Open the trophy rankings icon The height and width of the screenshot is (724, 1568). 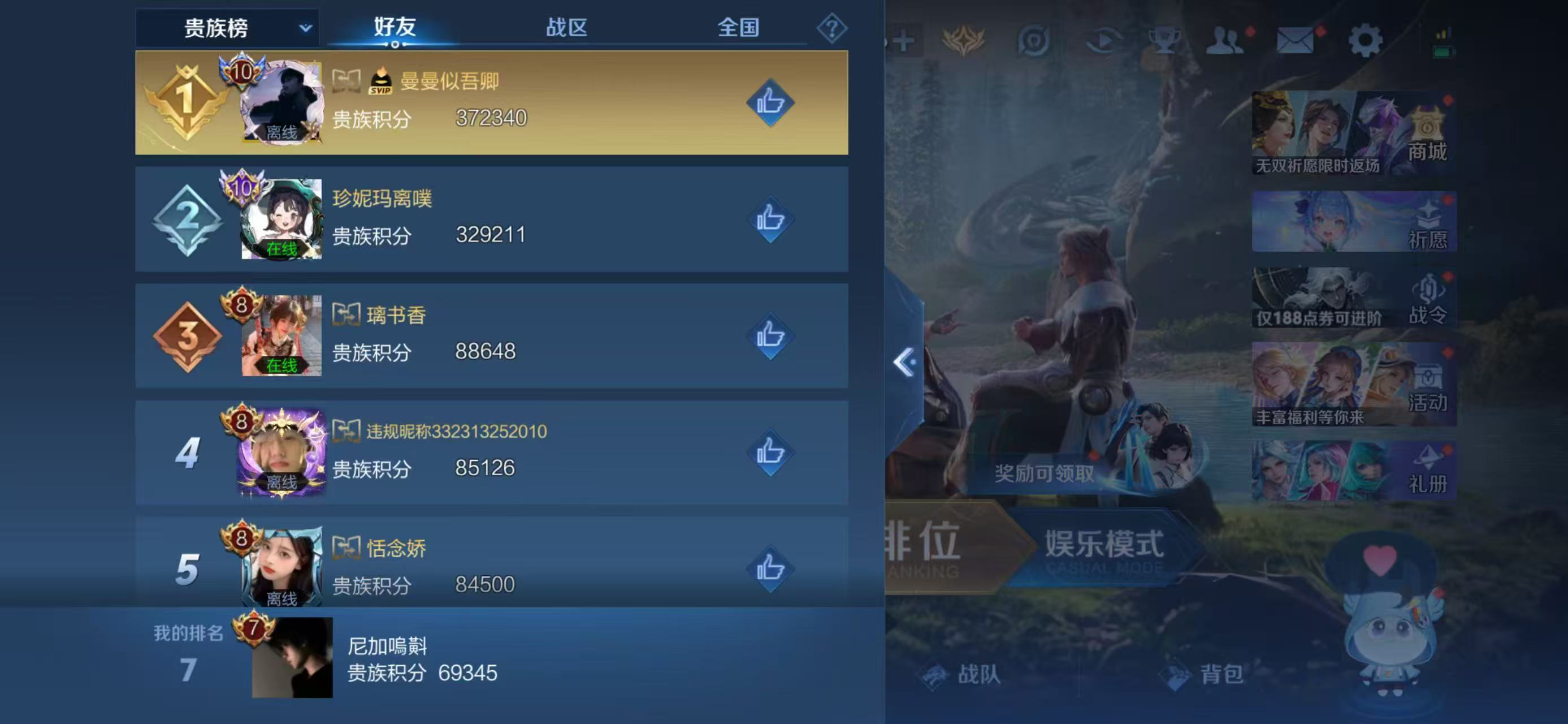(1164, 40)
